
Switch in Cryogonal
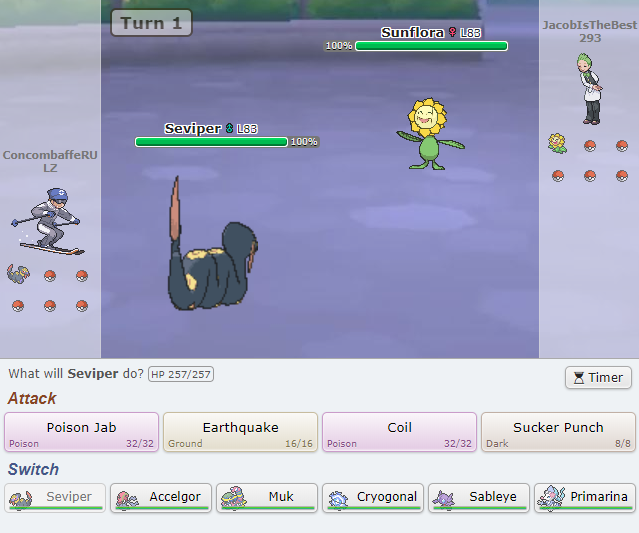point(372,497)
